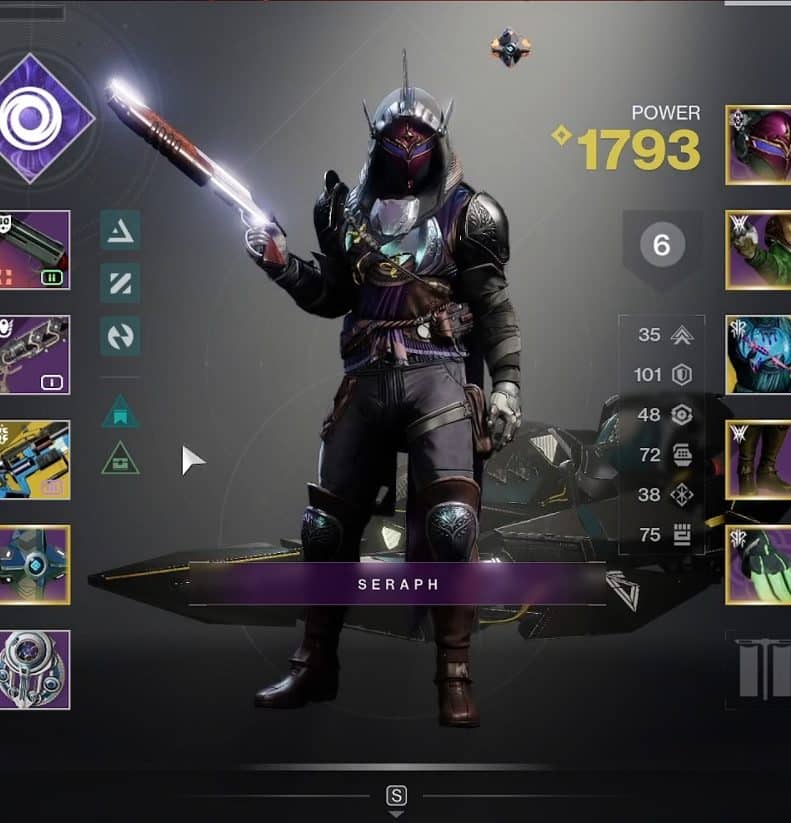791x823 pixels.
Task: Select the triangle icon with a bookmark
Action: [x=120, y=411]
